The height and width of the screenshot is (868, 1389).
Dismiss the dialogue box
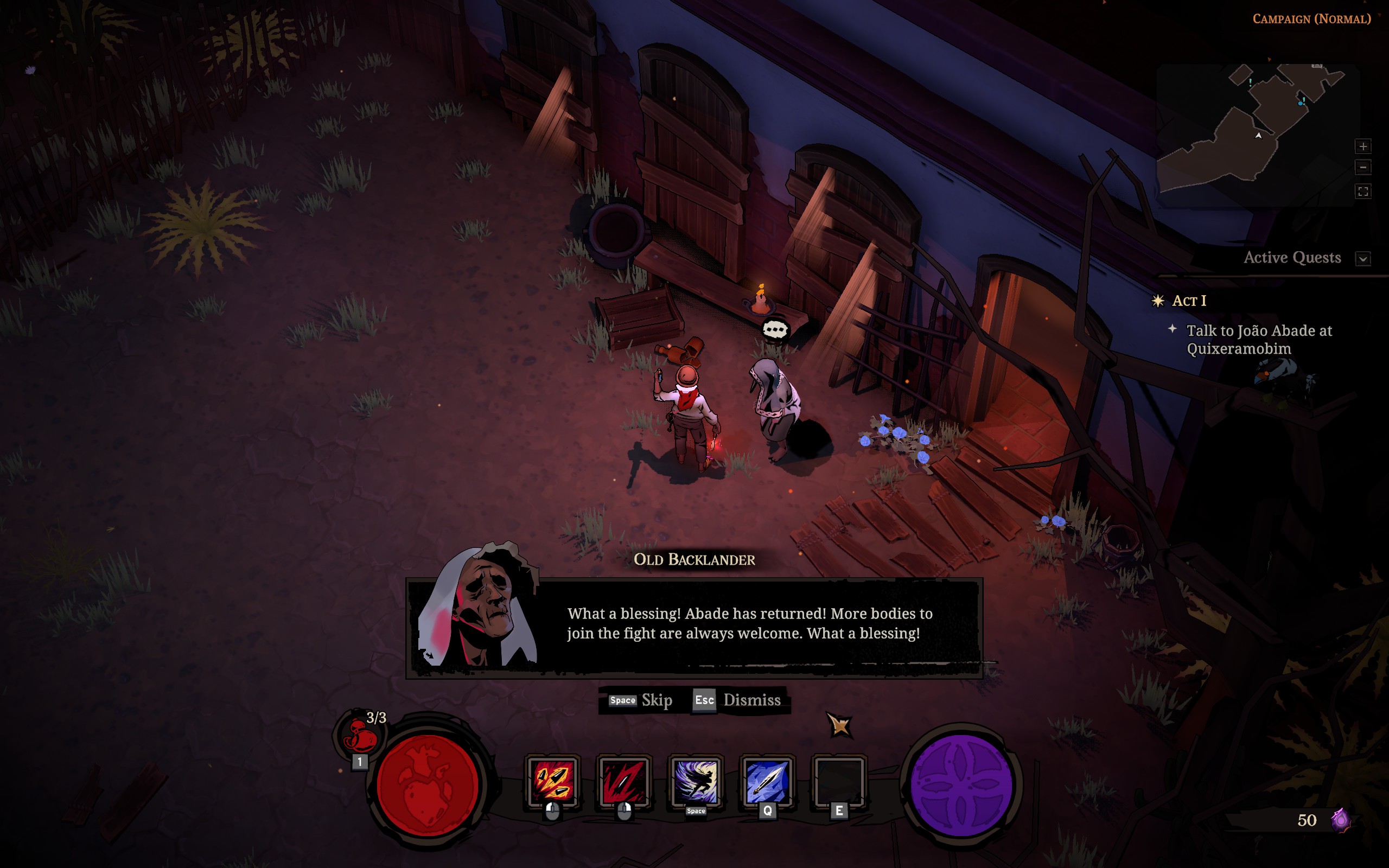point(738,700)
